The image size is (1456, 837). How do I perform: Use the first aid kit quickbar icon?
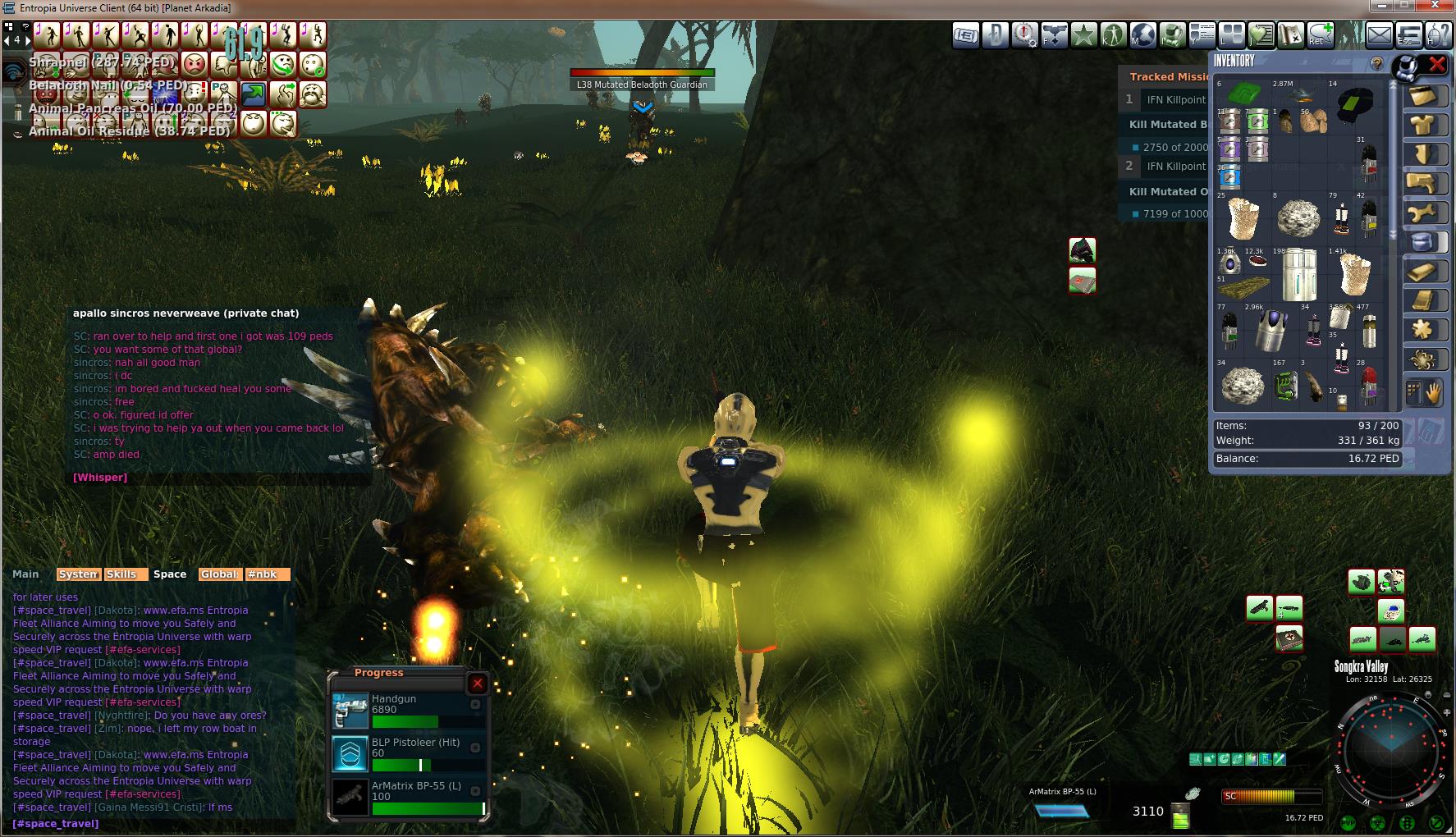pos(1289,638)
